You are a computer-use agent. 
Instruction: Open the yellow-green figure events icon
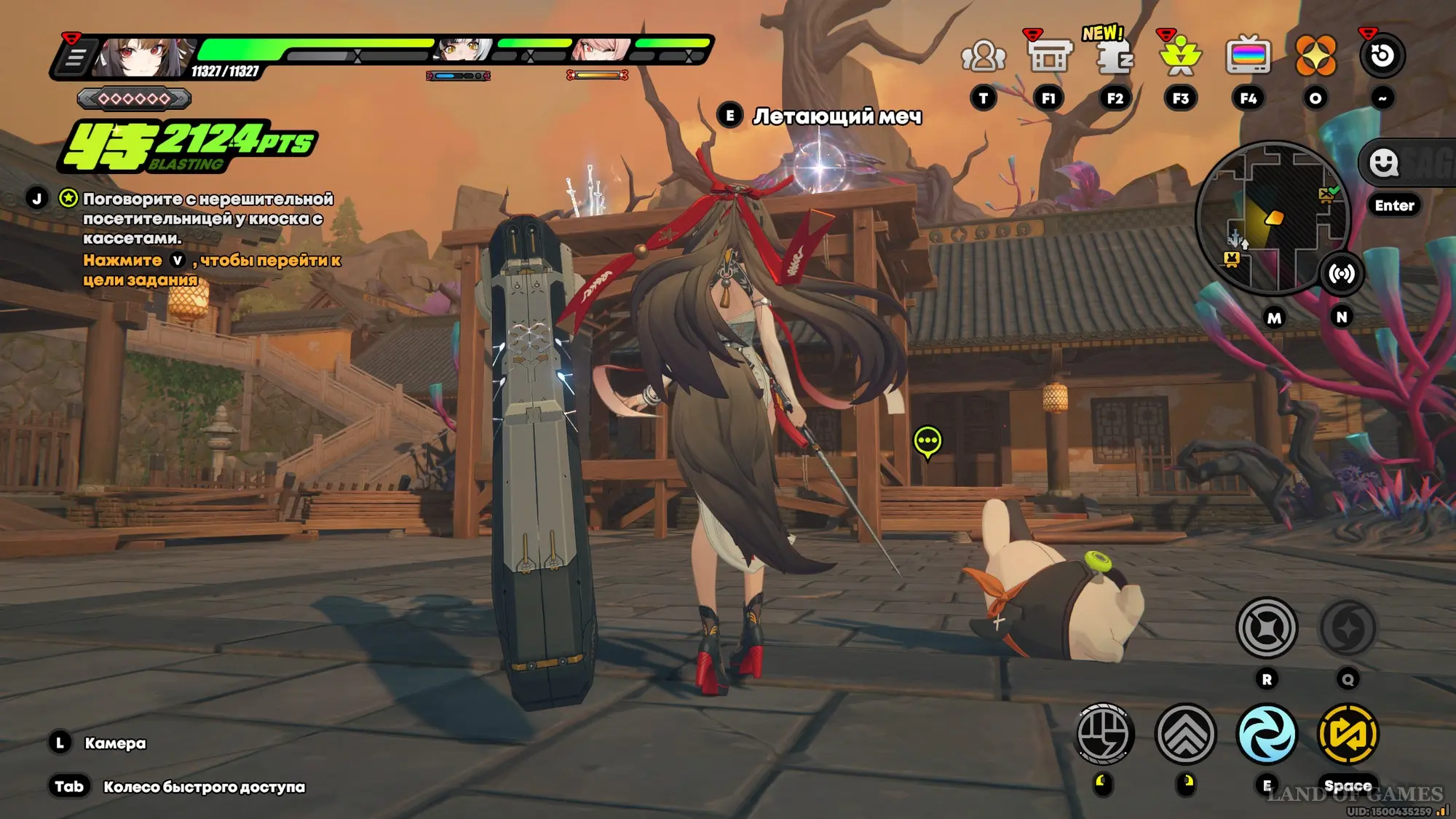click(x=1181, y=56)
